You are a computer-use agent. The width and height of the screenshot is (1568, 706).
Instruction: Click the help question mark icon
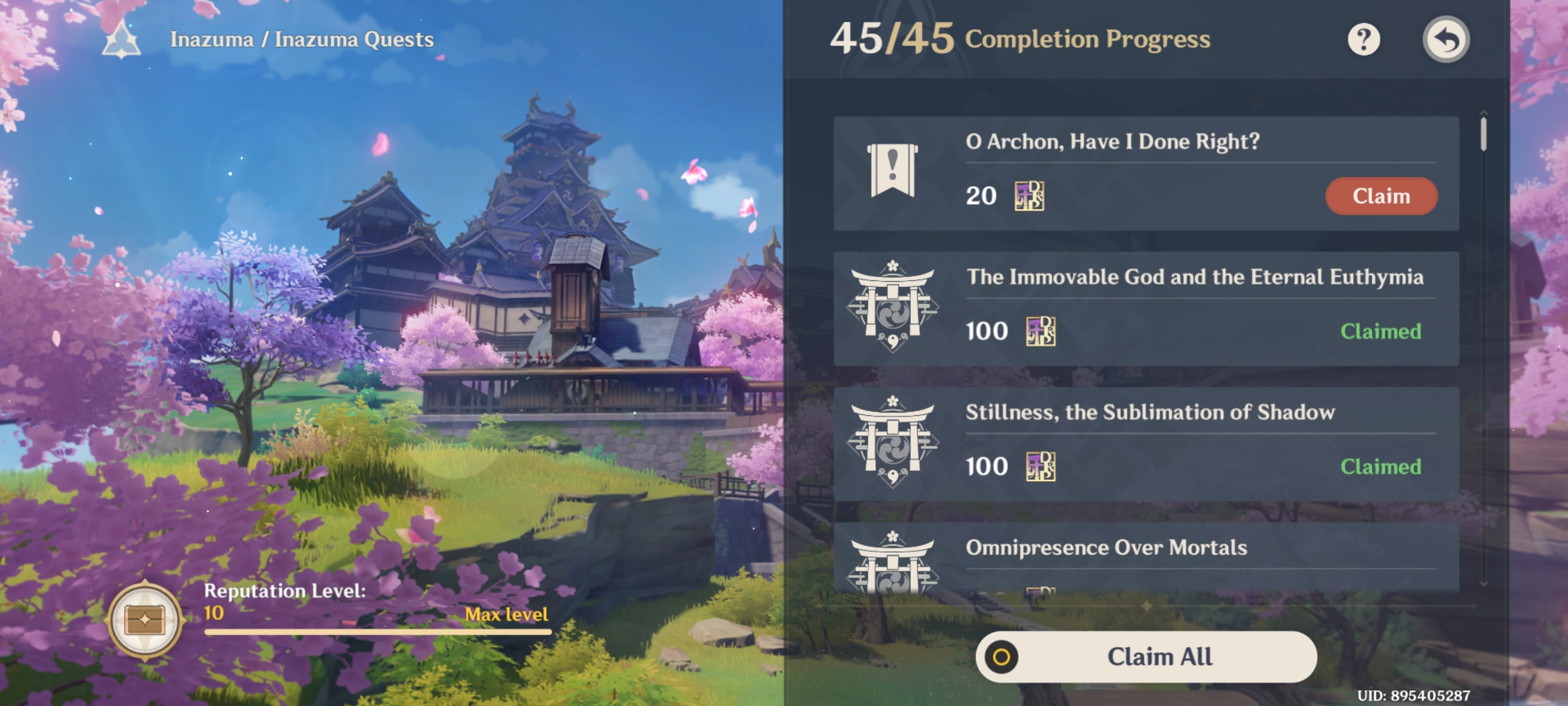pos(1364,40)
